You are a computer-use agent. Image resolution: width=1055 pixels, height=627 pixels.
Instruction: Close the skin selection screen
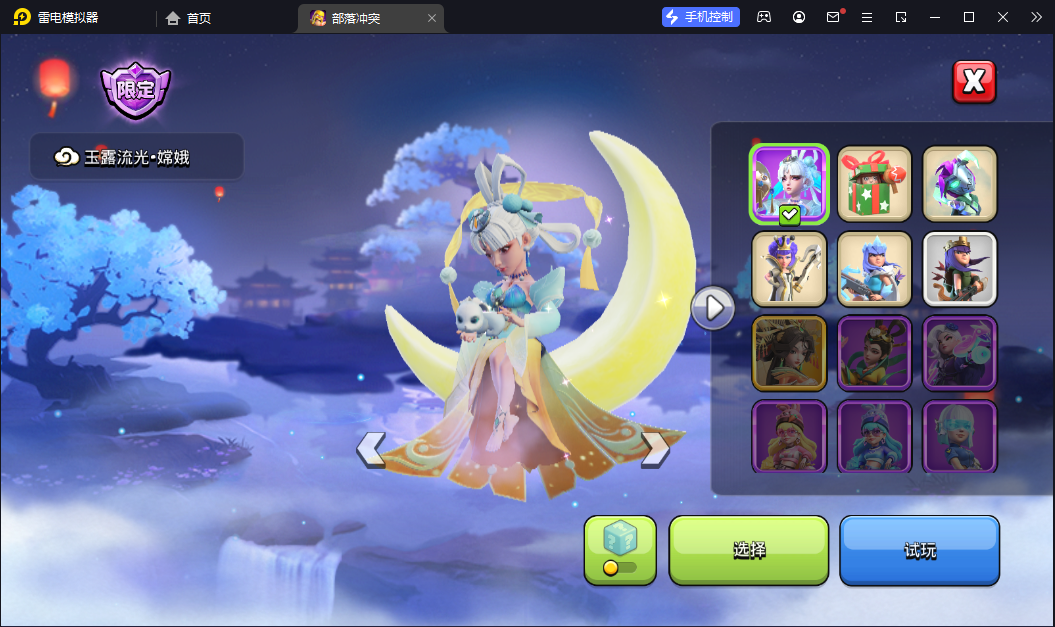point(974,82)
